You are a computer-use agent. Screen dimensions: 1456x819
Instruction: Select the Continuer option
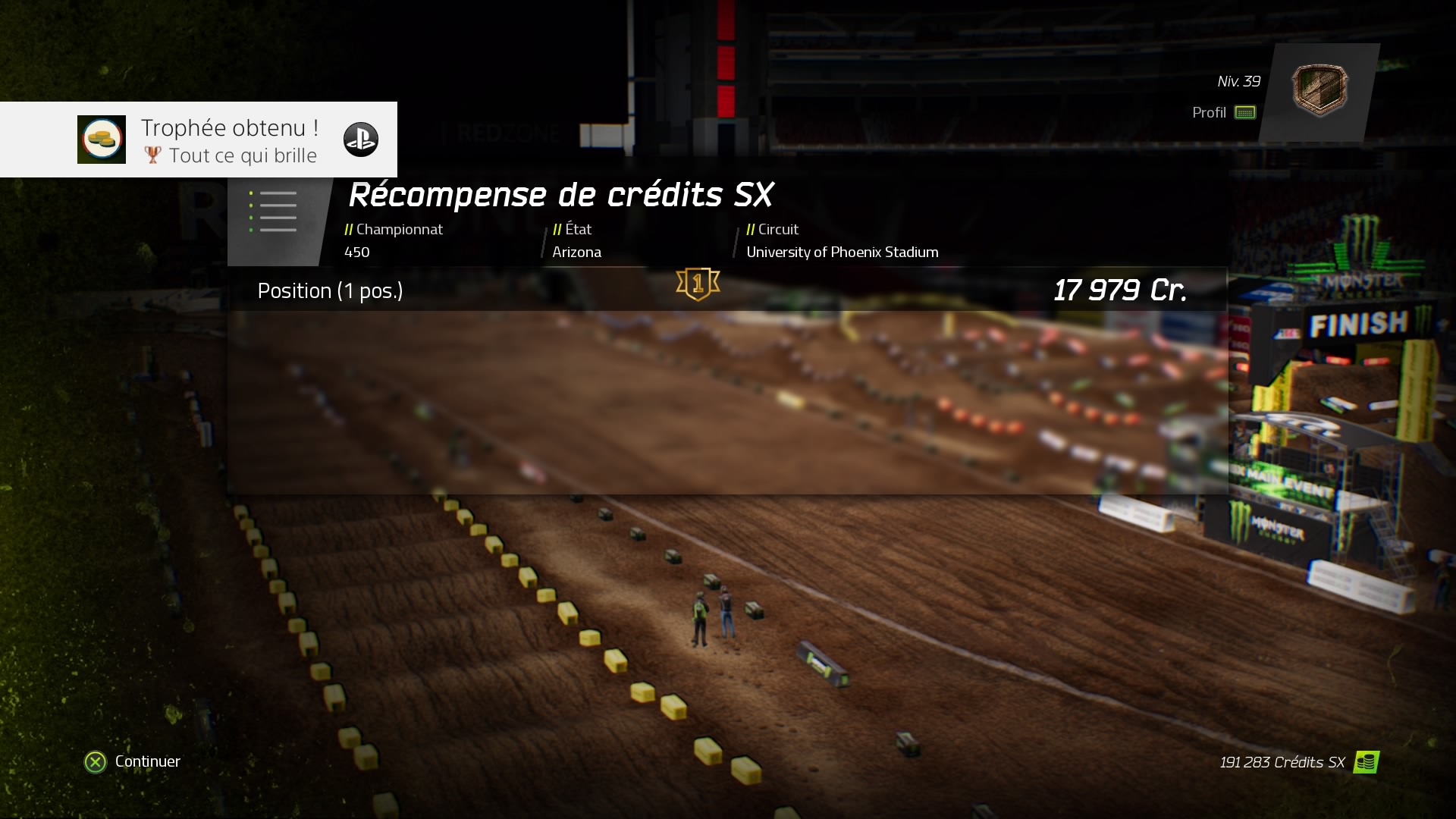point(133,761)
